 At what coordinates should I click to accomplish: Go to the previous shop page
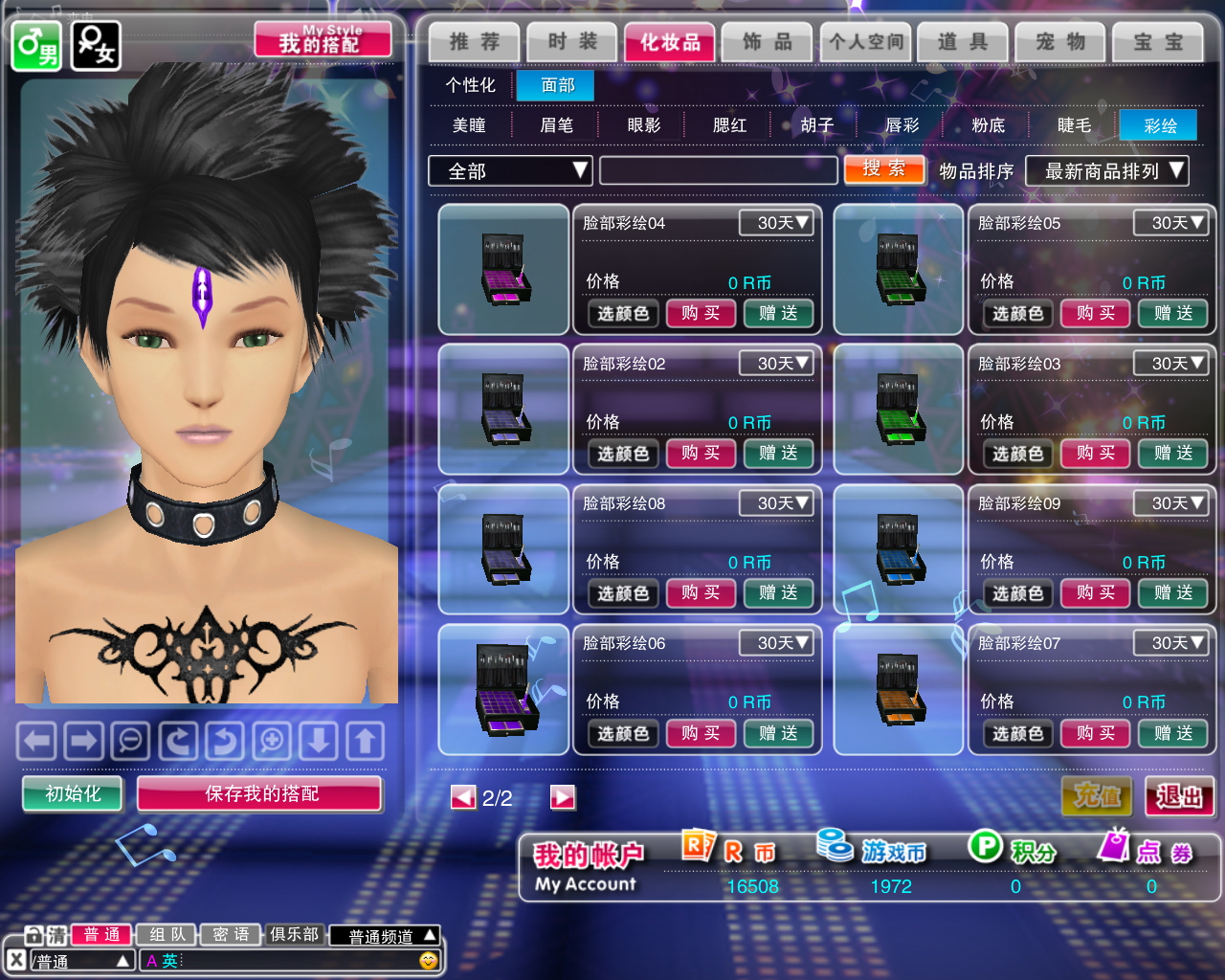pyautogui.click(x=463, y=797)
